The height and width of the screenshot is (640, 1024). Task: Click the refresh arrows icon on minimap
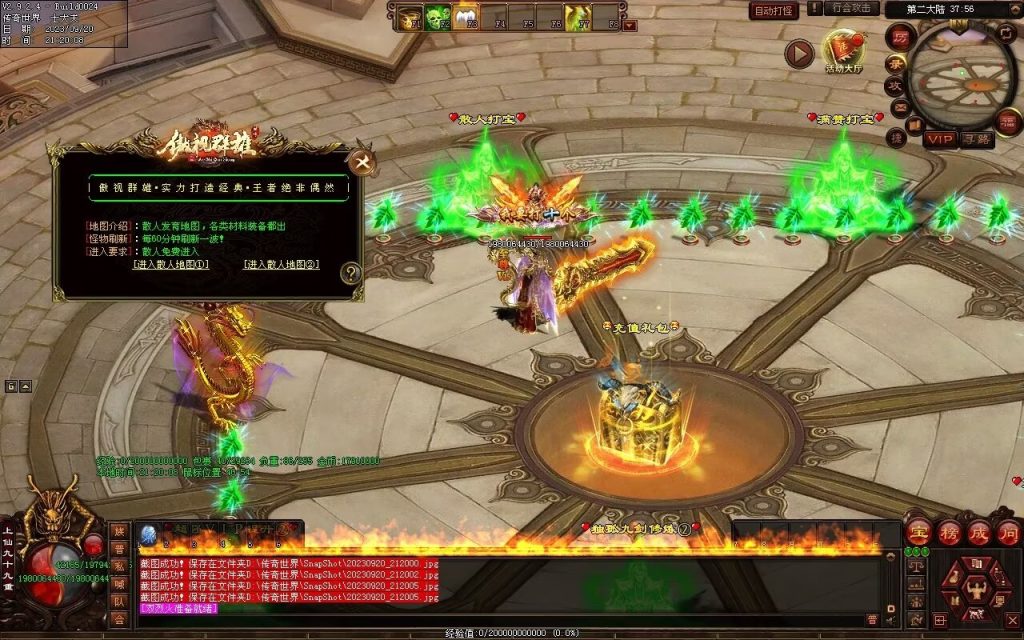tap(1007, 32)
